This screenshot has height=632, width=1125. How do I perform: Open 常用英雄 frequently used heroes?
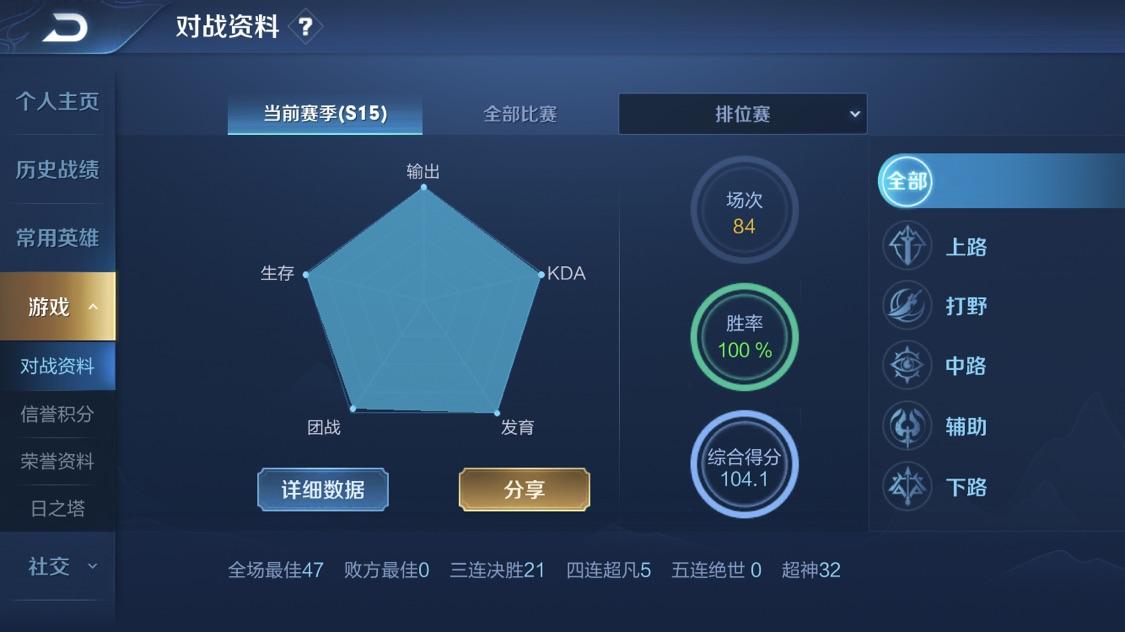click(x=57, y=238)
